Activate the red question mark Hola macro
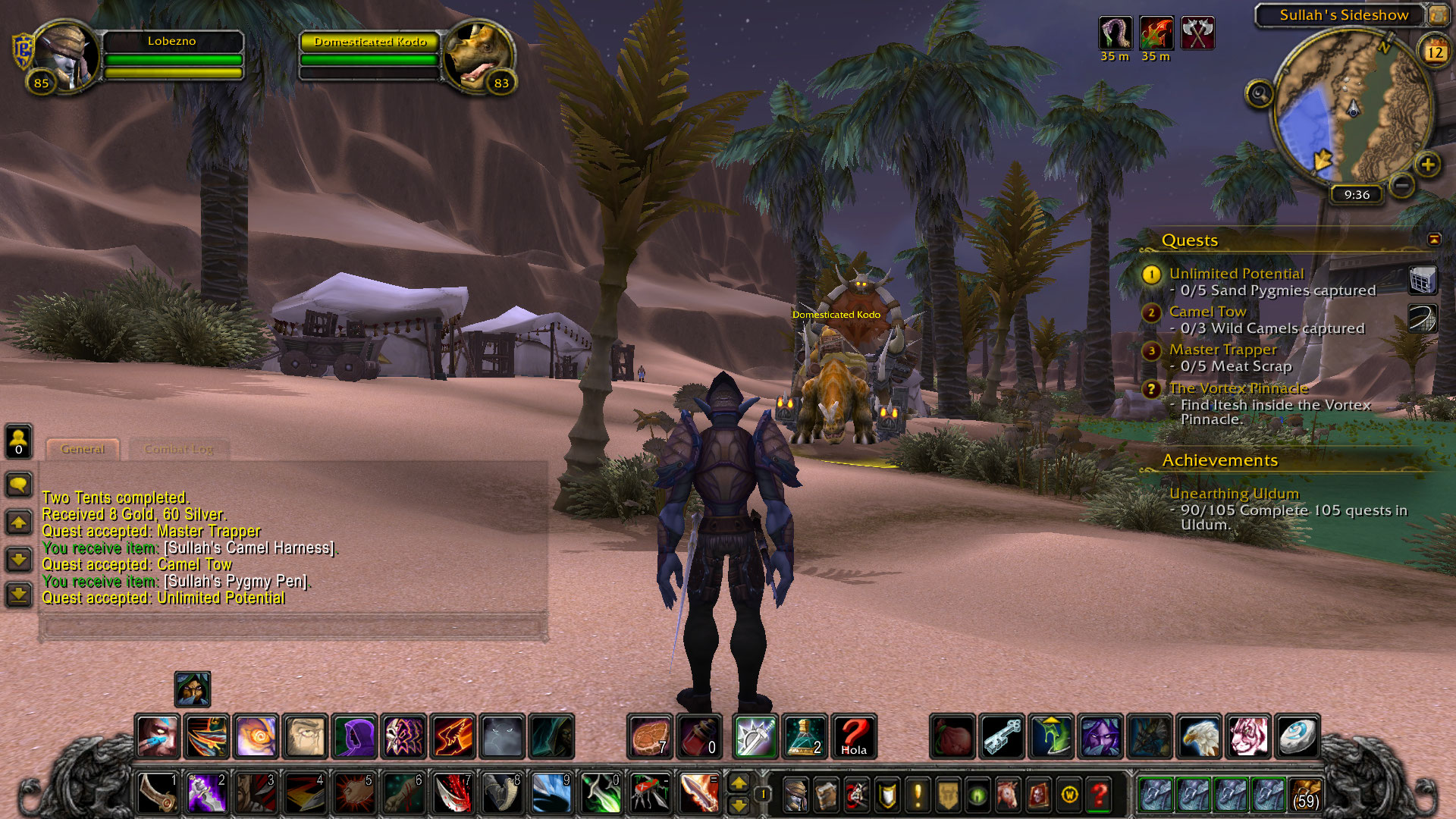The height and width of the screenshot is (819, 1456). [854, 736]
